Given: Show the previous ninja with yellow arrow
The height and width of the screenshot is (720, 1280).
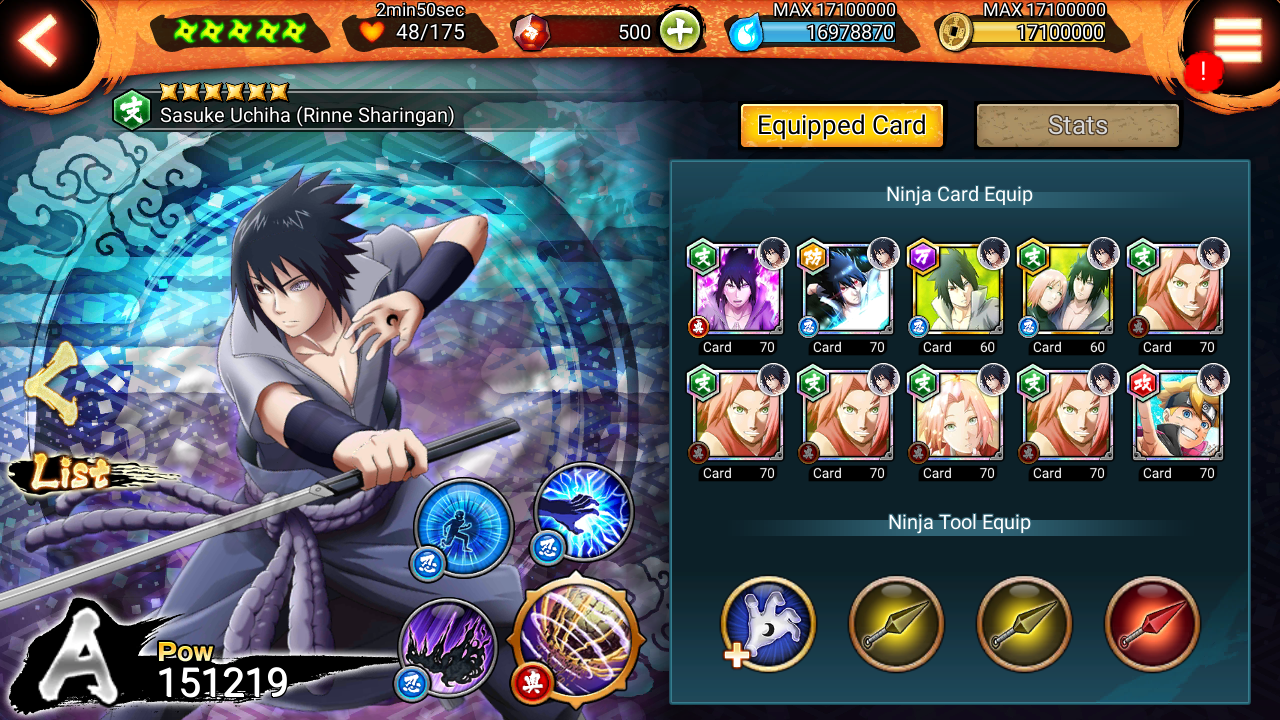Looking at the screenshot, I should pos(52,385).
